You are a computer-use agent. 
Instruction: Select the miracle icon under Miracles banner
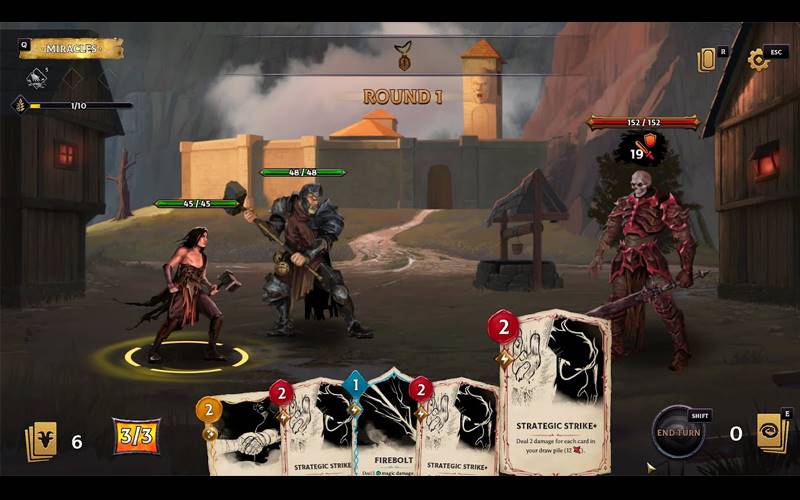click(38, 78)
